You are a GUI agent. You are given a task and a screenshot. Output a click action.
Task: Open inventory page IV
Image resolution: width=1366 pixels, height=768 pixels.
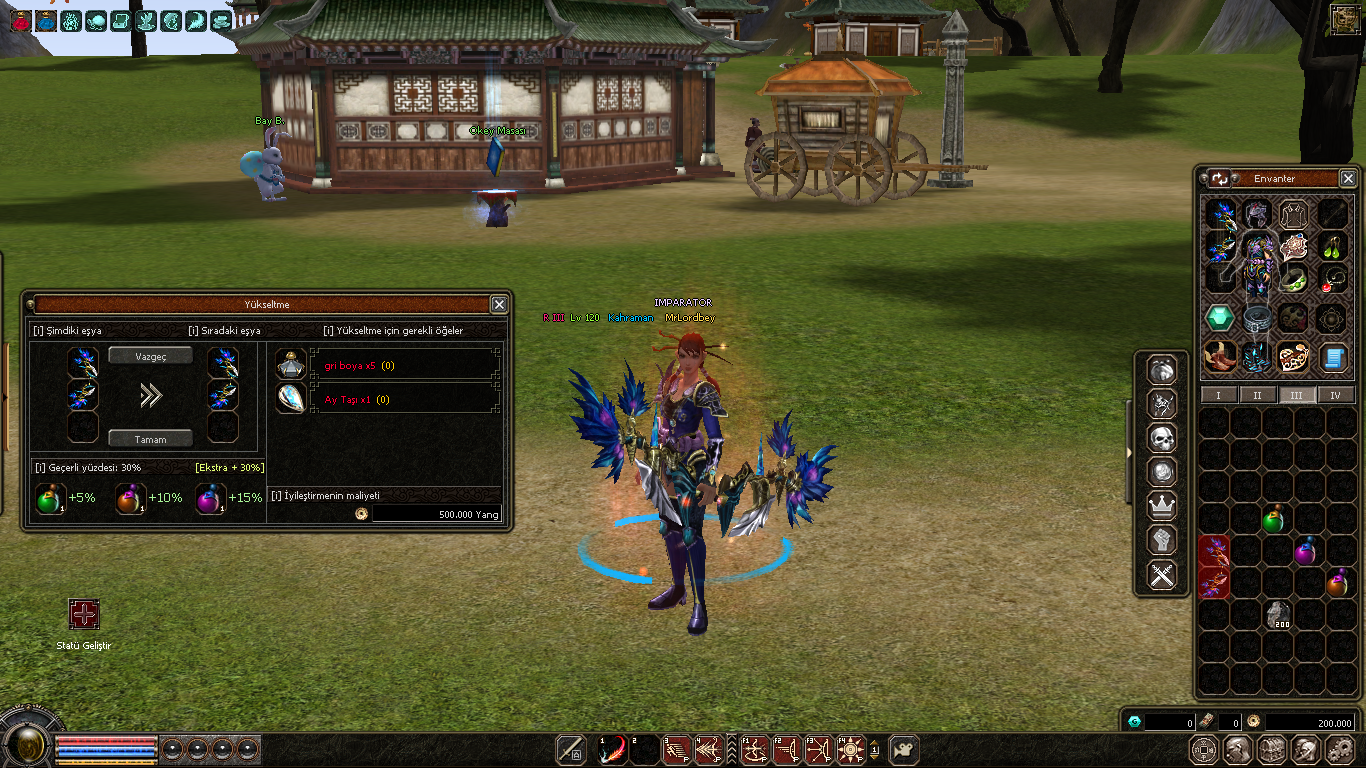(1336, 395)
